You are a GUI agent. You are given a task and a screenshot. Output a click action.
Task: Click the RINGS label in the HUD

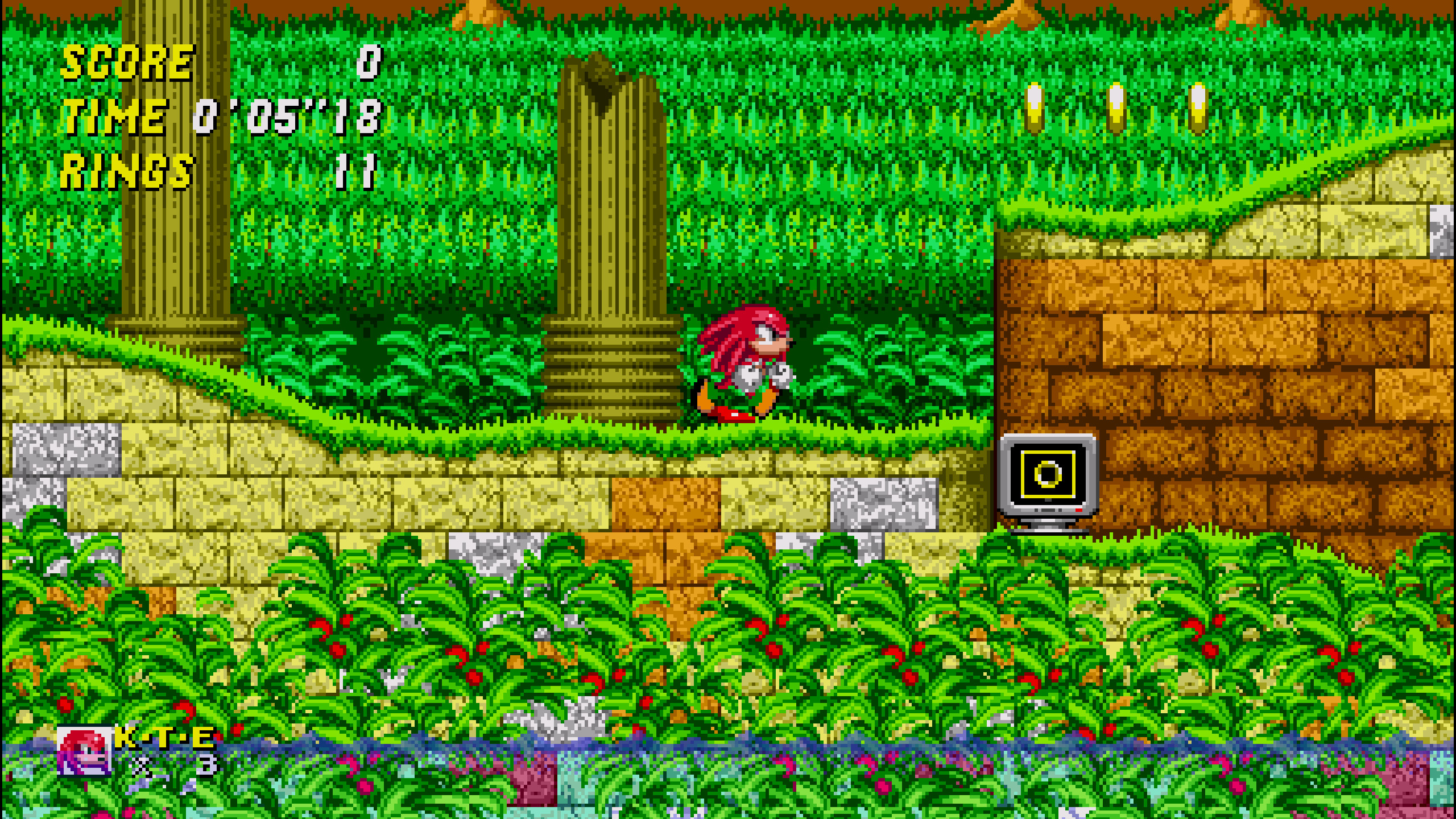pos(125,171)
